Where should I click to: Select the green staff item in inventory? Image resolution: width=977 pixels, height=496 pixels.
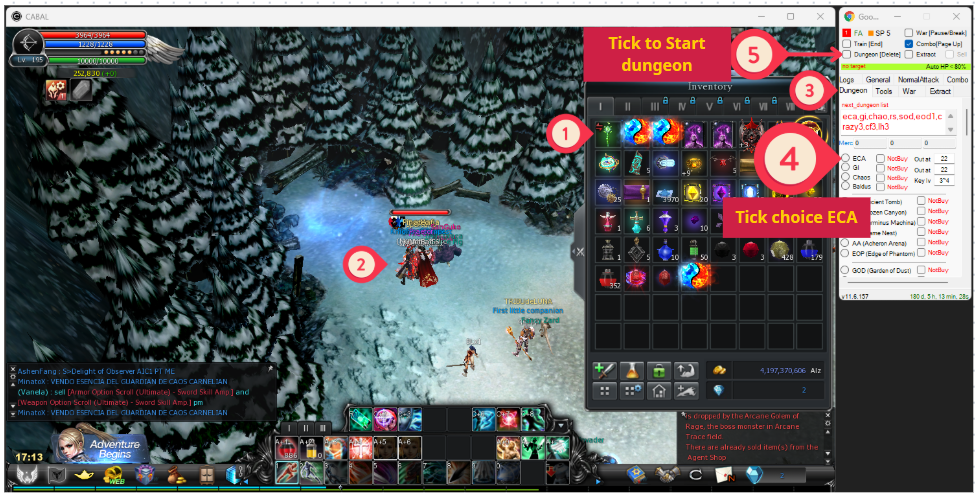coord(607,134)
